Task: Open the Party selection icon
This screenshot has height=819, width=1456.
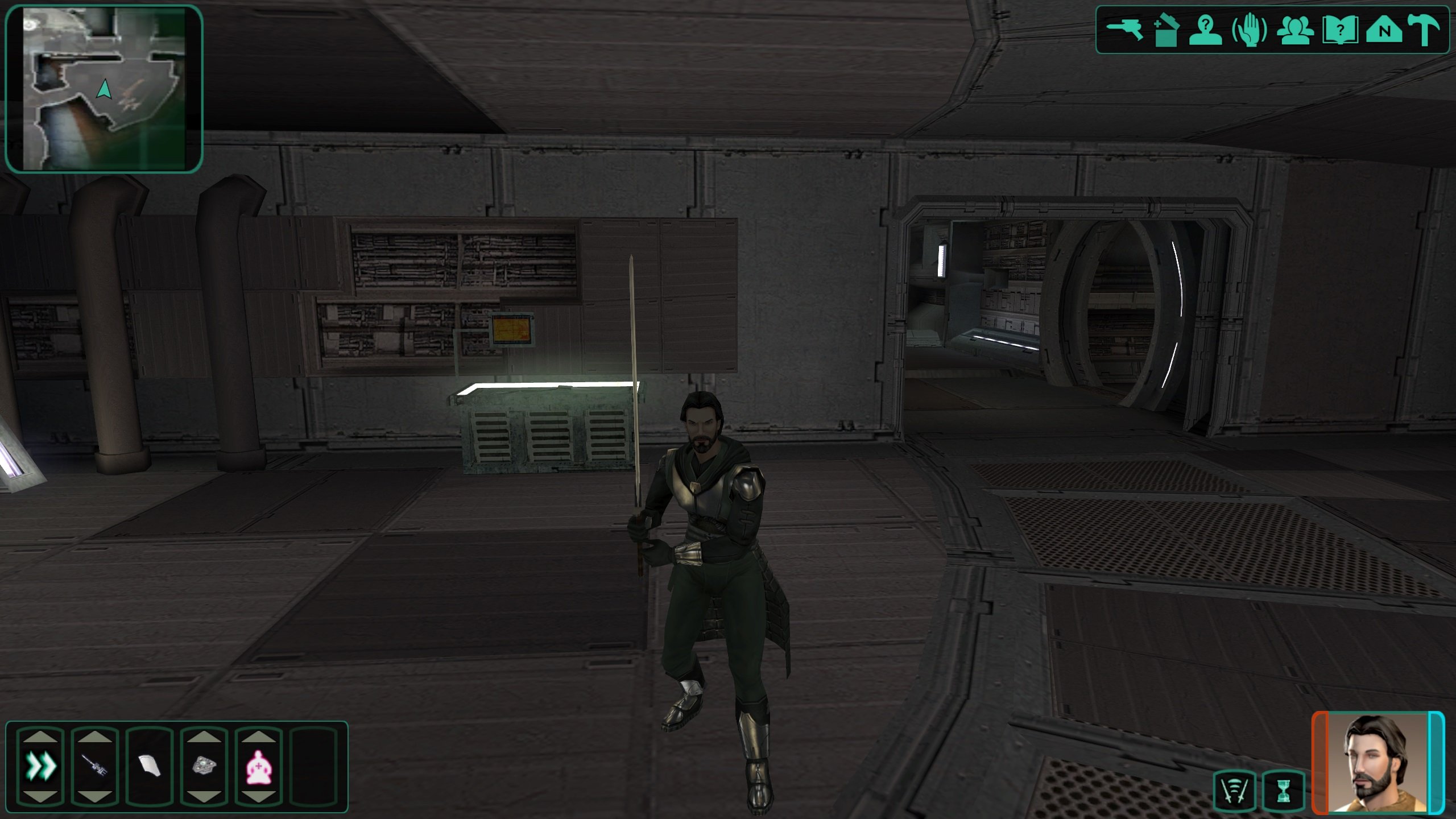Action: point(1295,30)
